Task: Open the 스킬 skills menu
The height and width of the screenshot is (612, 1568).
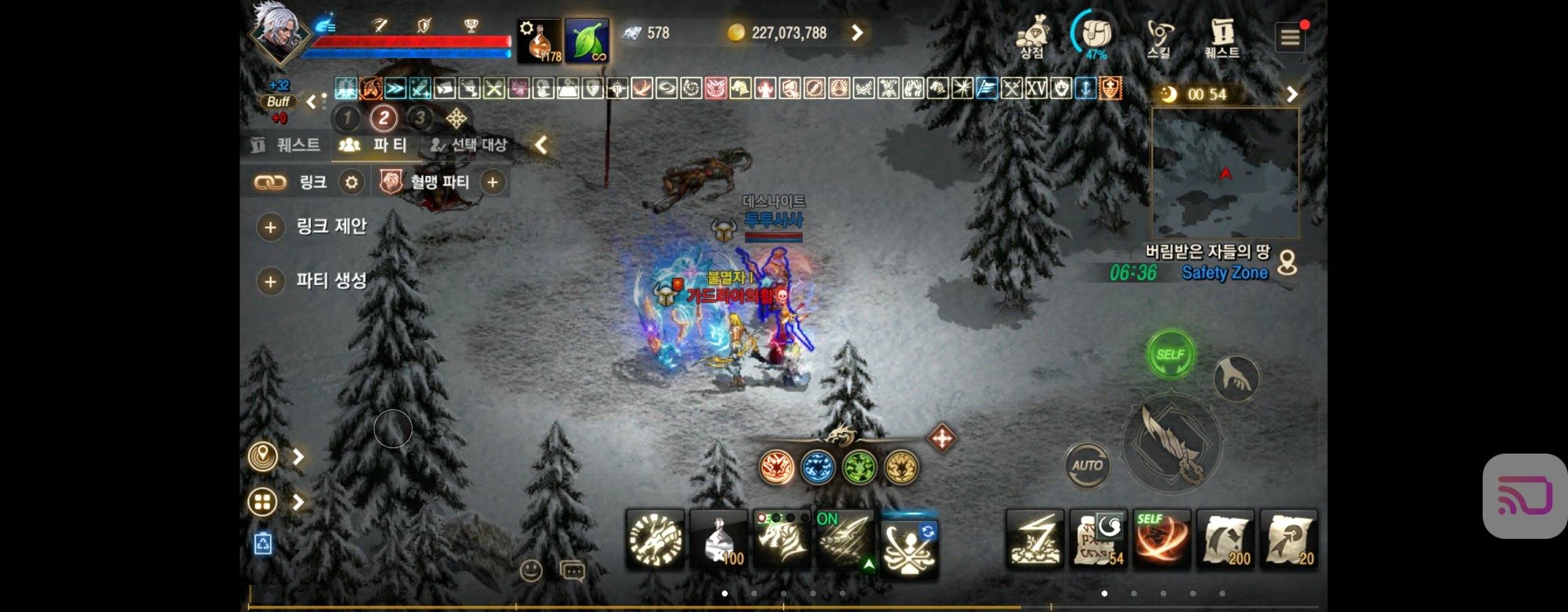Action: [x=1159, y=38]
